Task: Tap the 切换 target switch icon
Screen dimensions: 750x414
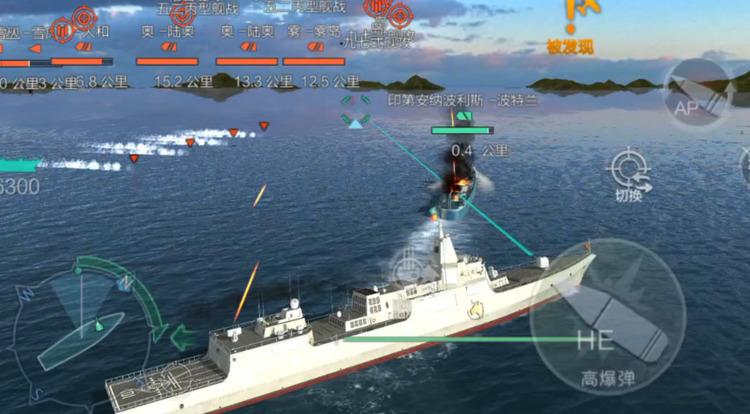Action: [629, 170]
